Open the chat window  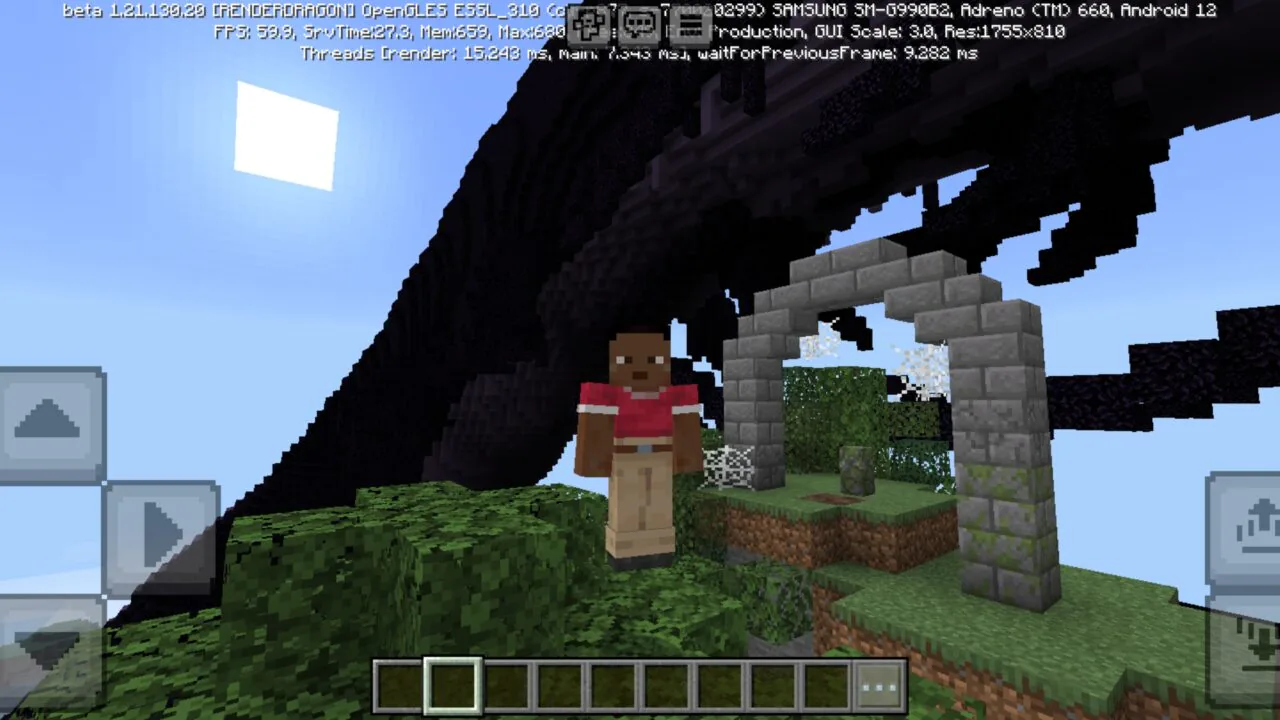(x=639, y=23)
